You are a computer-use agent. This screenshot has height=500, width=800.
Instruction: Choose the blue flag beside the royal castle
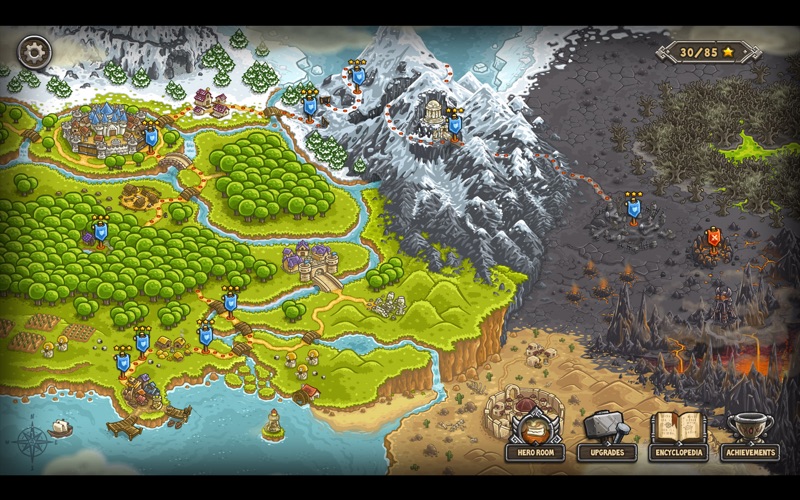point(151,135)
